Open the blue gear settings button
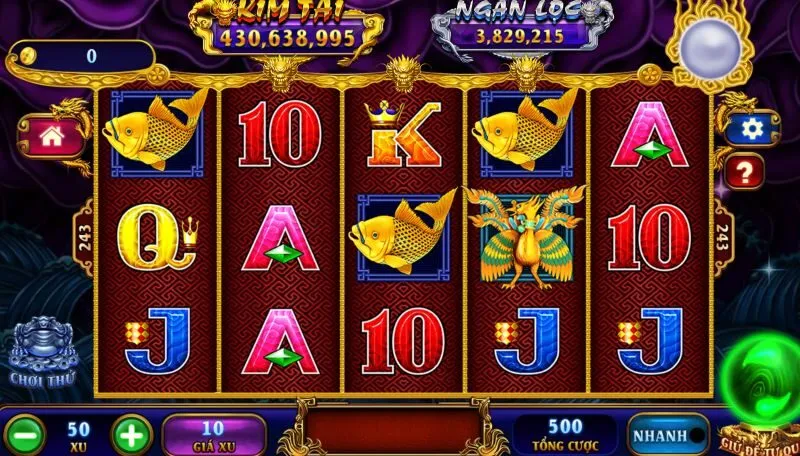 [x=751, y=128]
